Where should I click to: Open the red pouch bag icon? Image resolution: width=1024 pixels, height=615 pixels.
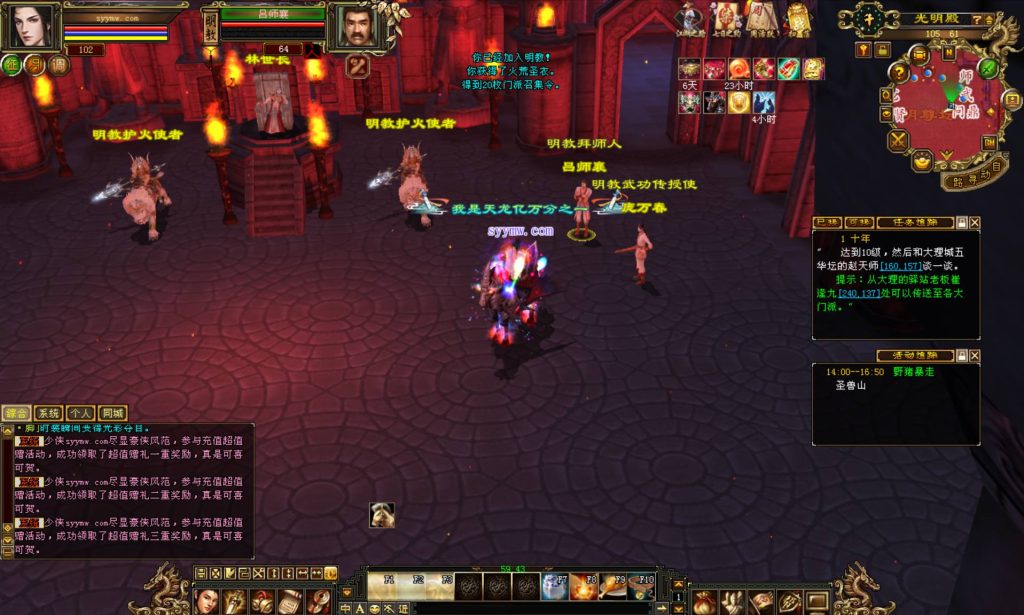pyautogui.click(x=704, y=601)
